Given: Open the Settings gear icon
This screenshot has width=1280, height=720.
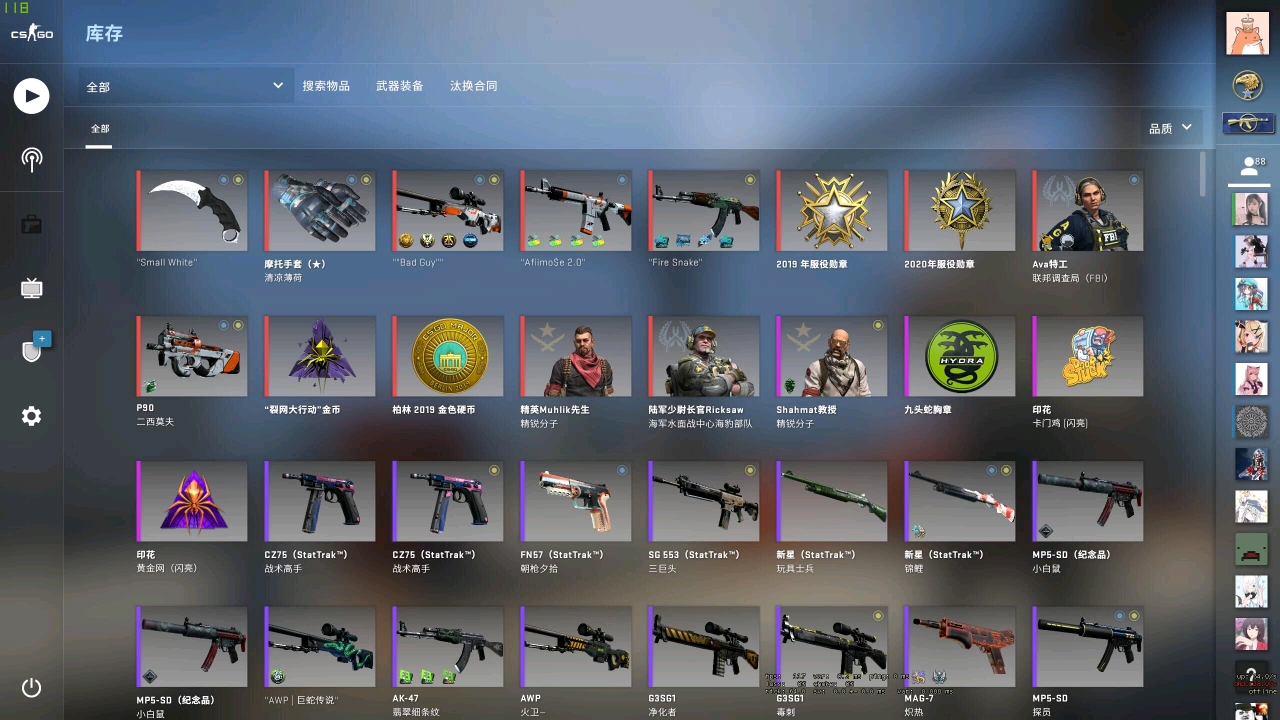Looking at the screenshot, I should (31, 416).
